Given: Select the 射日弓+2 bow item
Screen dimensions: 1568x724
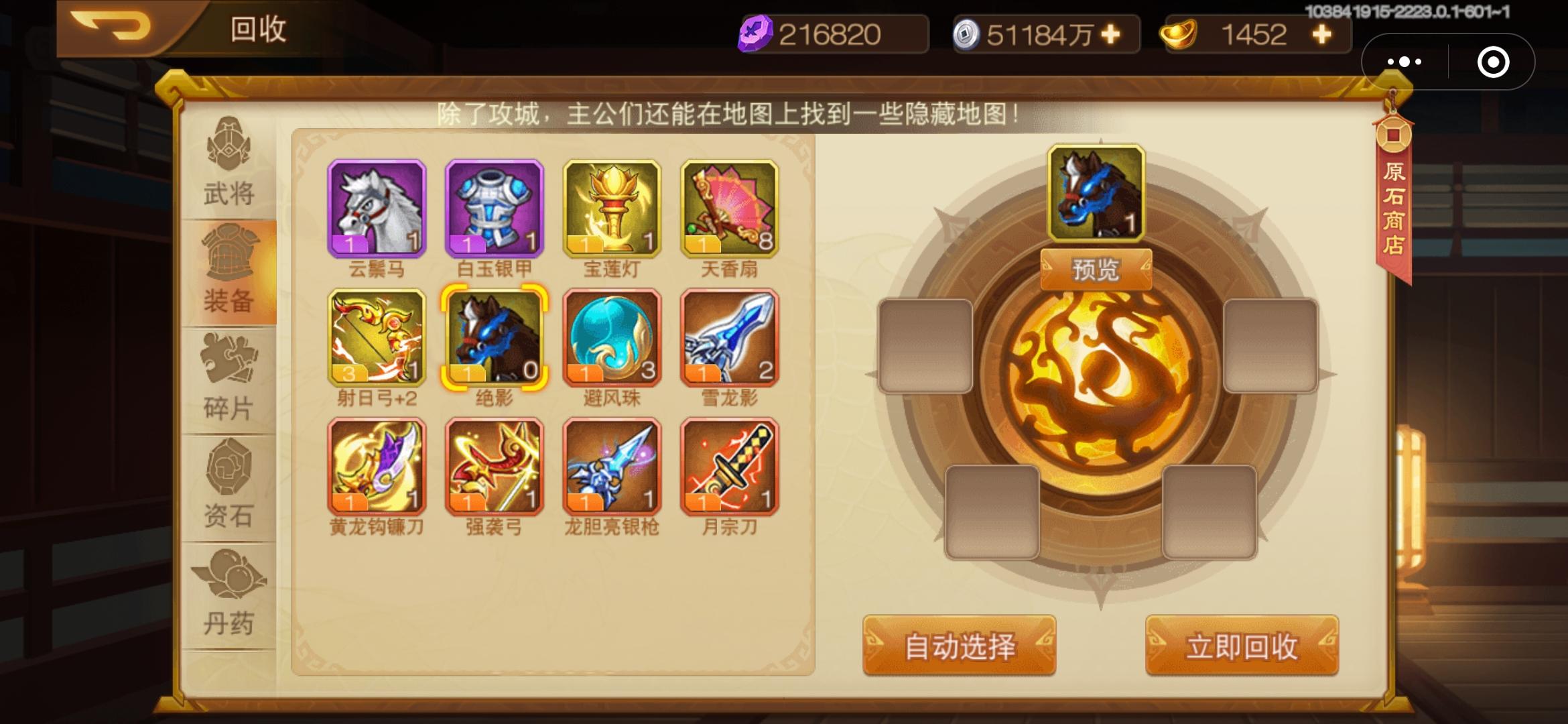Looking at the screenshot, I should (377, 339).
